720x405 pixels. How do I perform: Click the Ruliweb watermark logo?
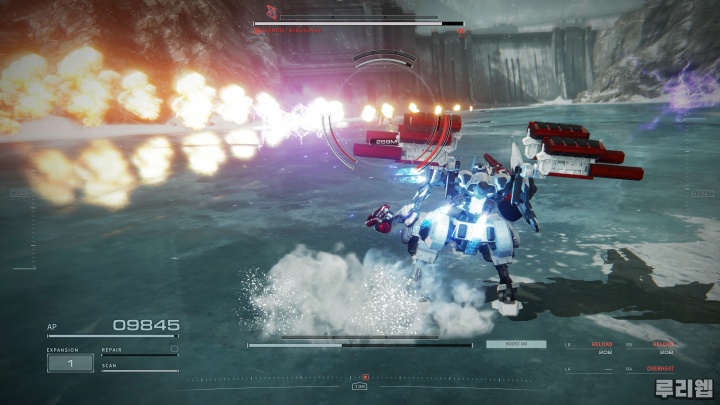coord(683,388)
